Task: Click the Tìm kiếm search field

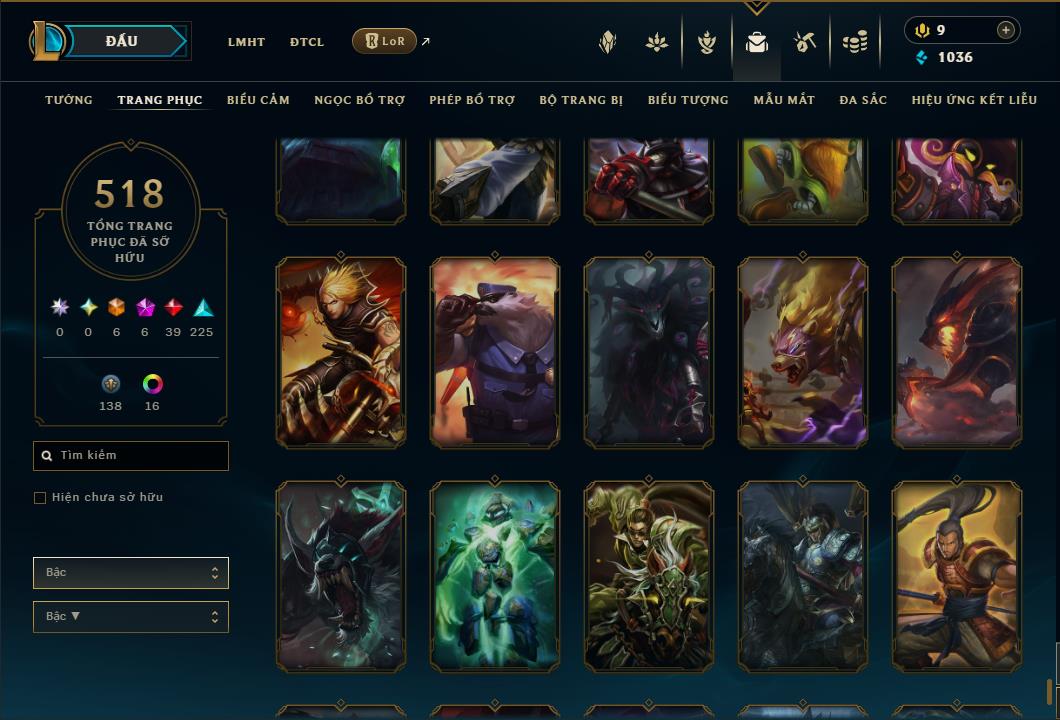Action: point(131,456)
